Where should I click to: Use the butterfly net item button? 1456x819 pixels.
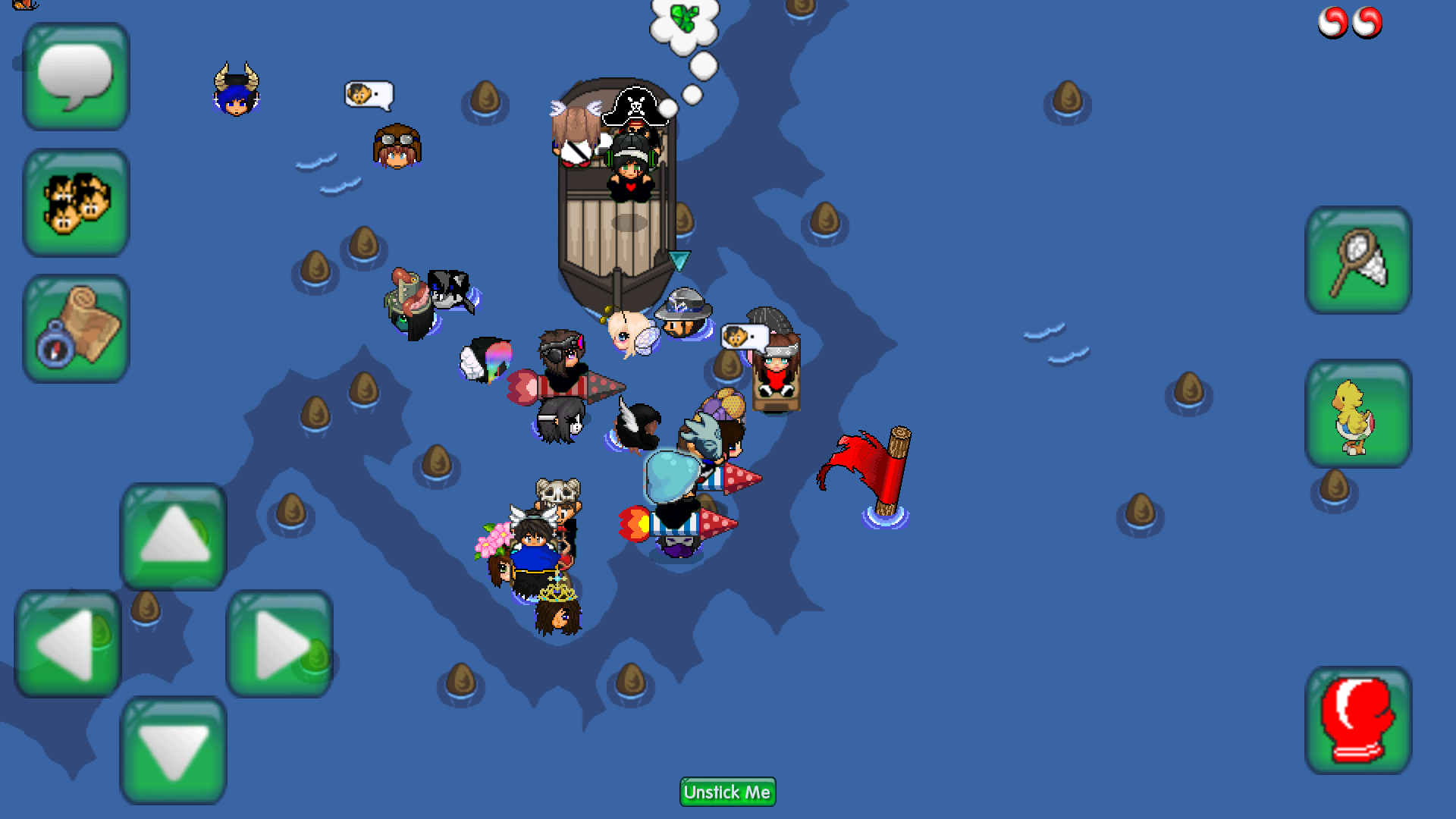tap(1358, 260)
